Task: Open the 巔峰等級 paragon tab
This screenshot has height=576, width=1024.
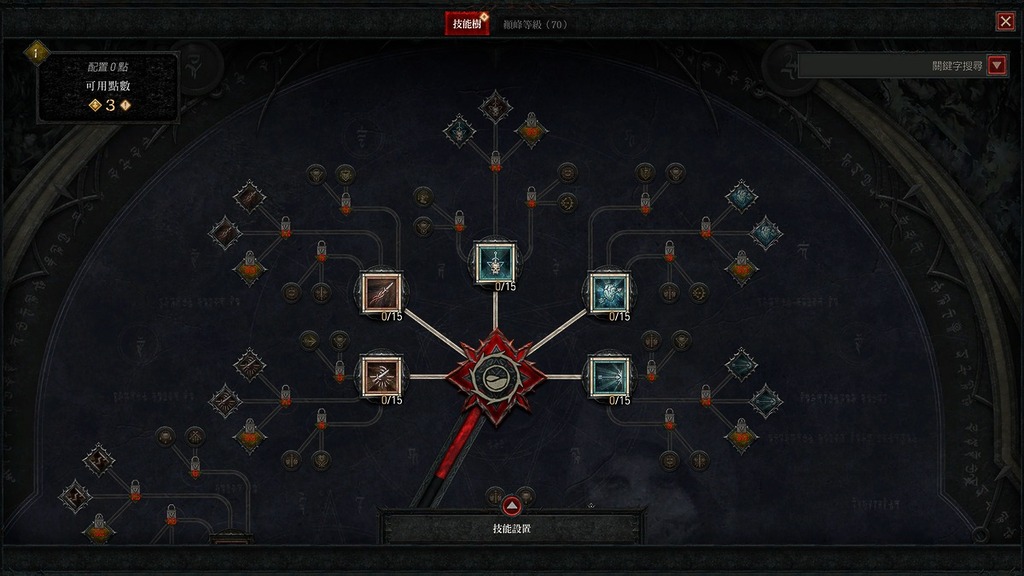Action: click(x=534, y=23)
